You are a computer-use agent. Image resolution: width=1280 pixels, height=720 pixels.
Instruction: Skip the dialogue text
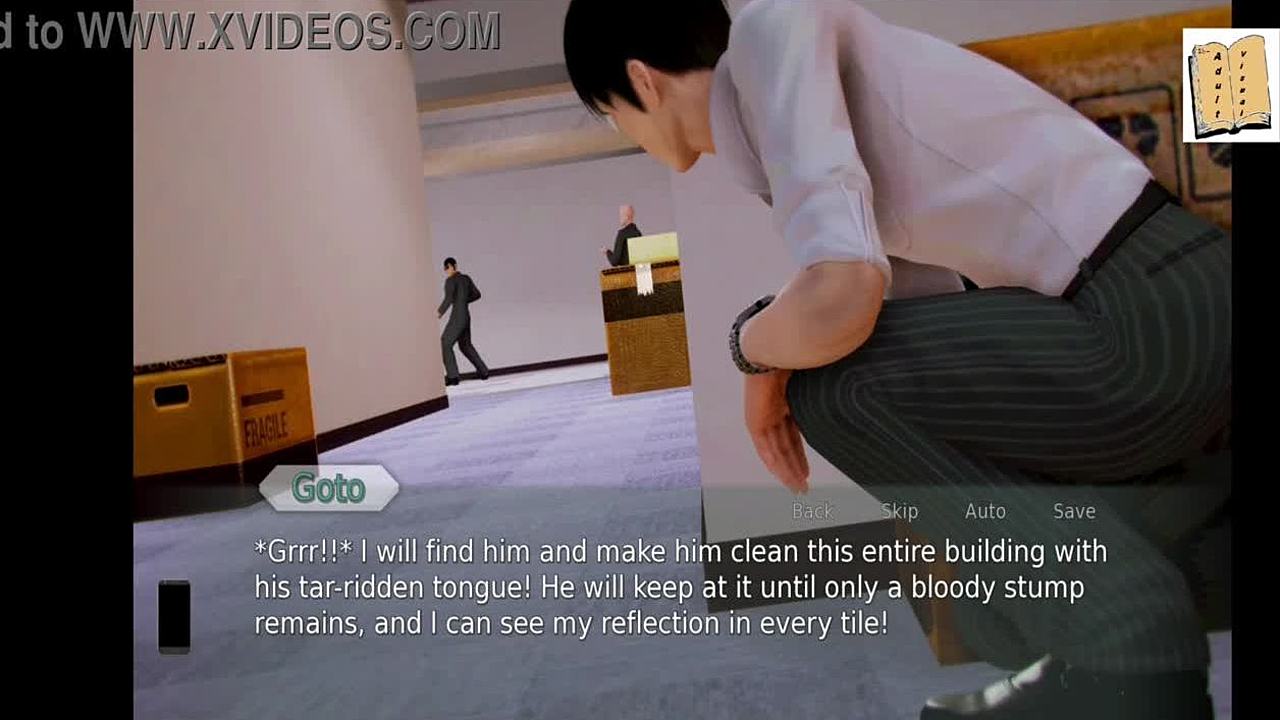click(x=899, y=511)
